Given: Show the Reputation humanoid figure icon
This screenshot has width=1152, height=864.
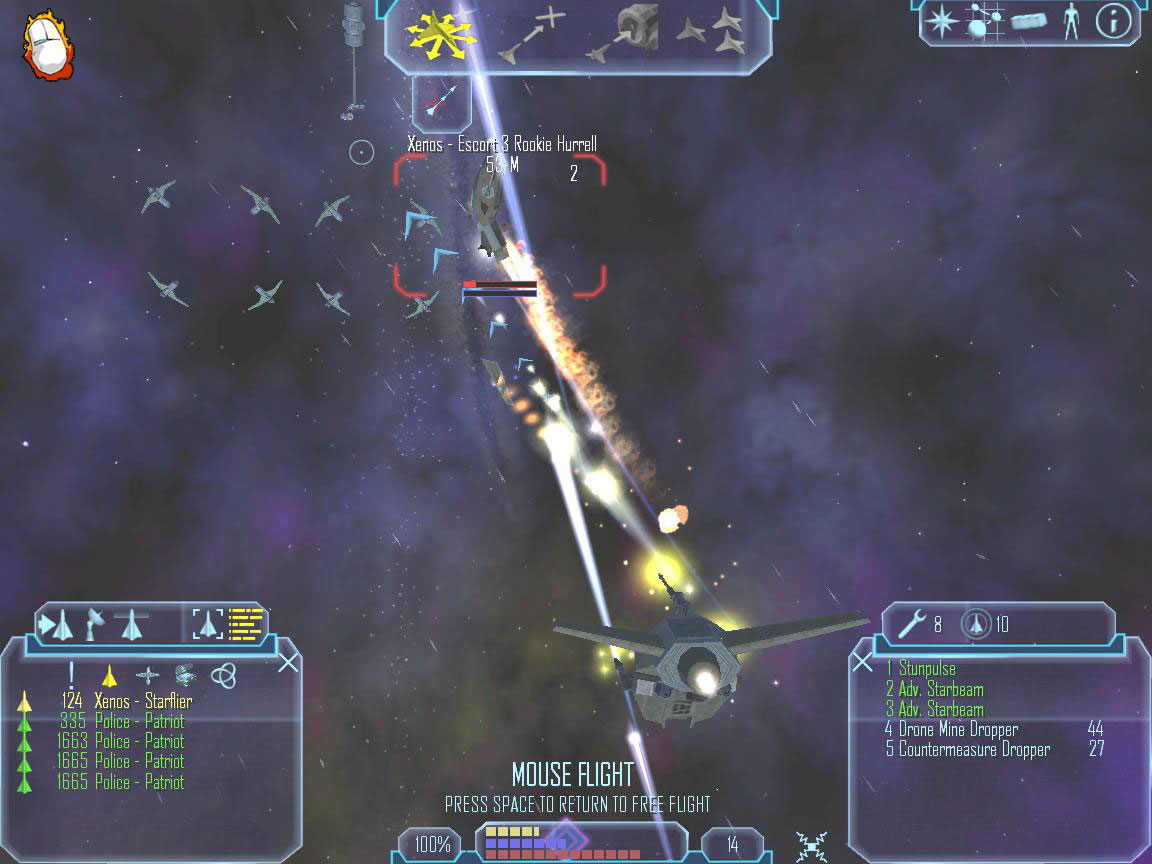Looking at the screenshot, I should tap(1071, 22).
